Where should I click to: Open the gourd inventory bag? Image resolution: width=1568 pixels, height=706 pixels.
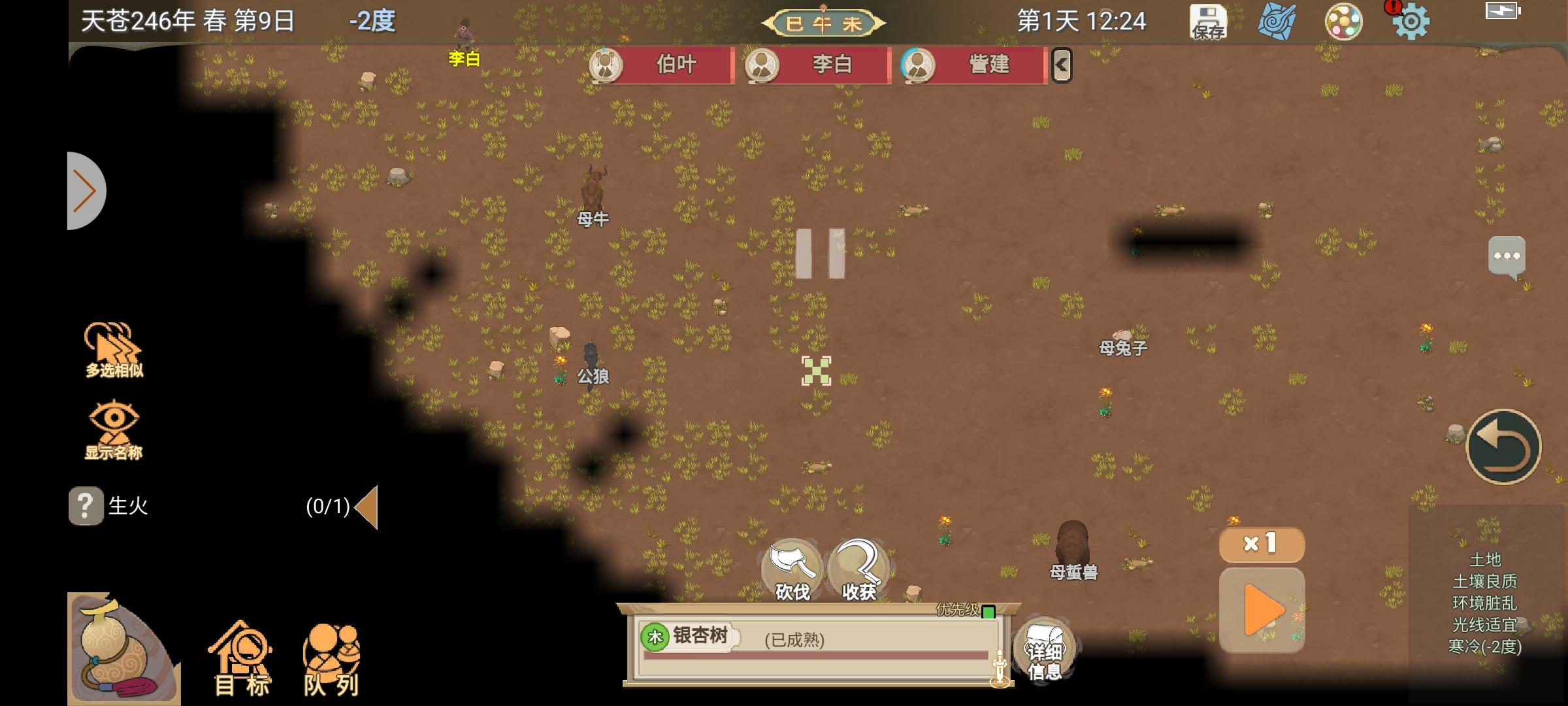[x=116, y=647]
